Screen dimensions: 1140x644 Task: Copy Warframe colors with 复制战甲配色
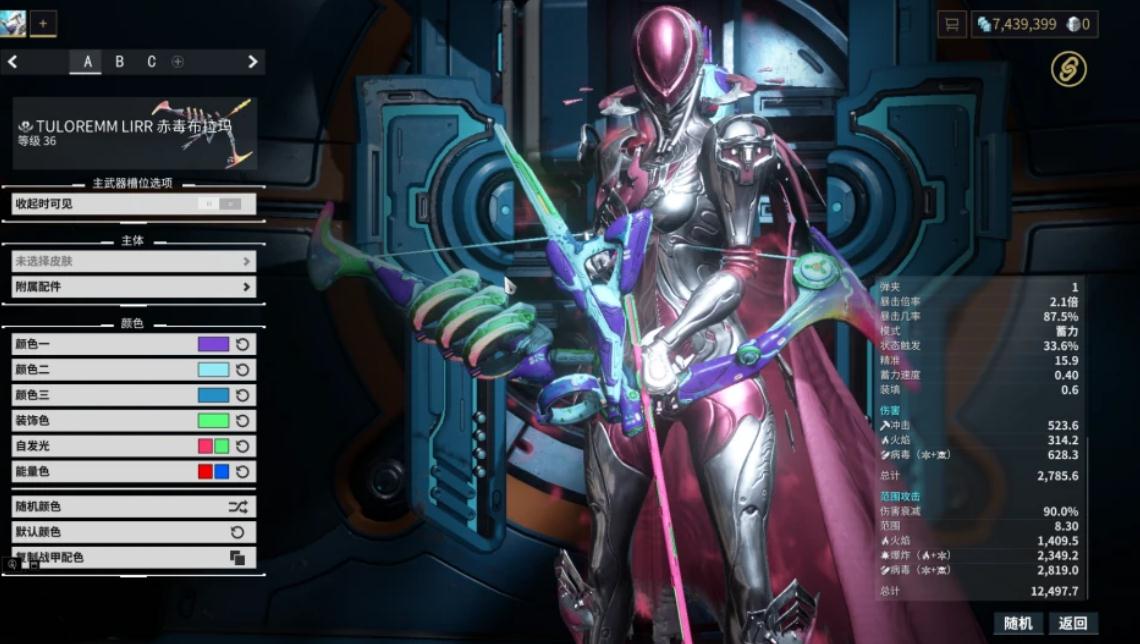(133, 557)
